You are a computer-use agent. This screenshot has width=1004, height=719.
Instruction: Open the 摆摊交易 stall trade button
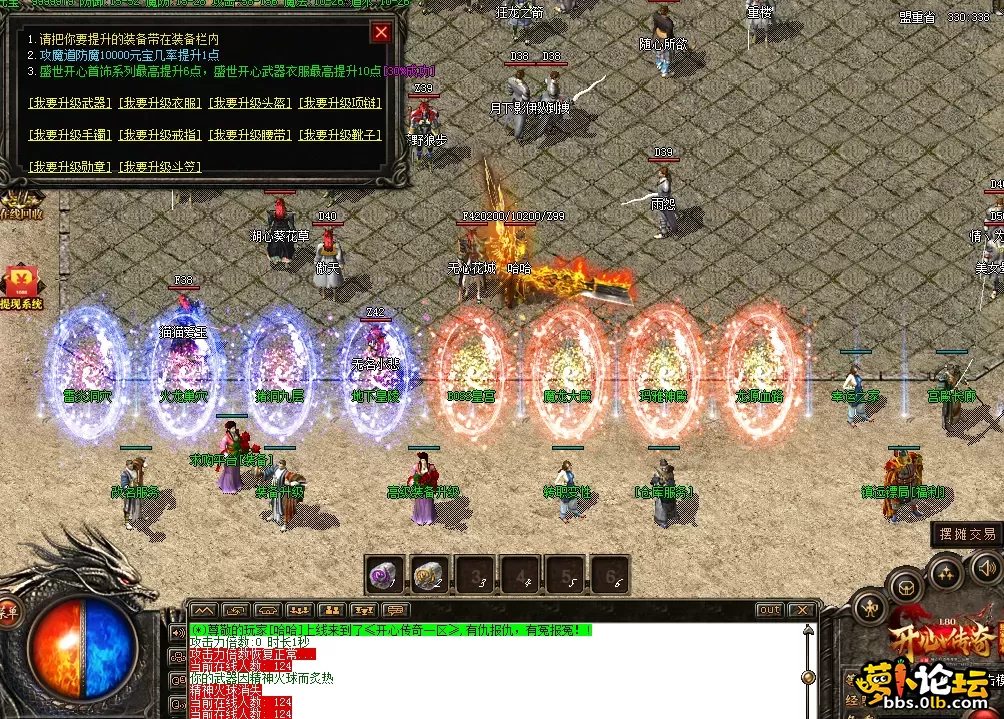pos(966,534)
